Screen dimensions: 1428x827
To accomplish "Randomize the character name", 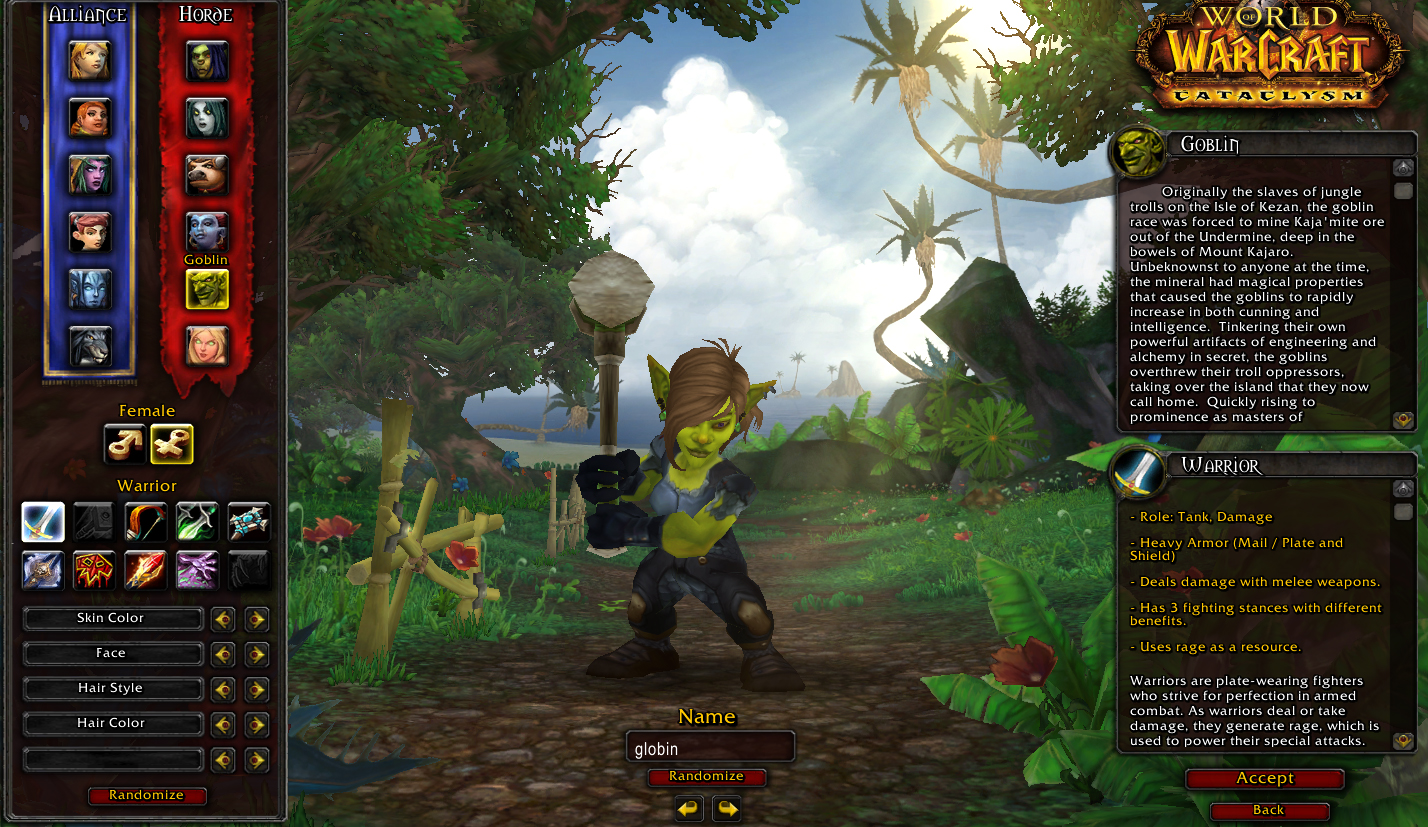I will (x=706, y=777).
